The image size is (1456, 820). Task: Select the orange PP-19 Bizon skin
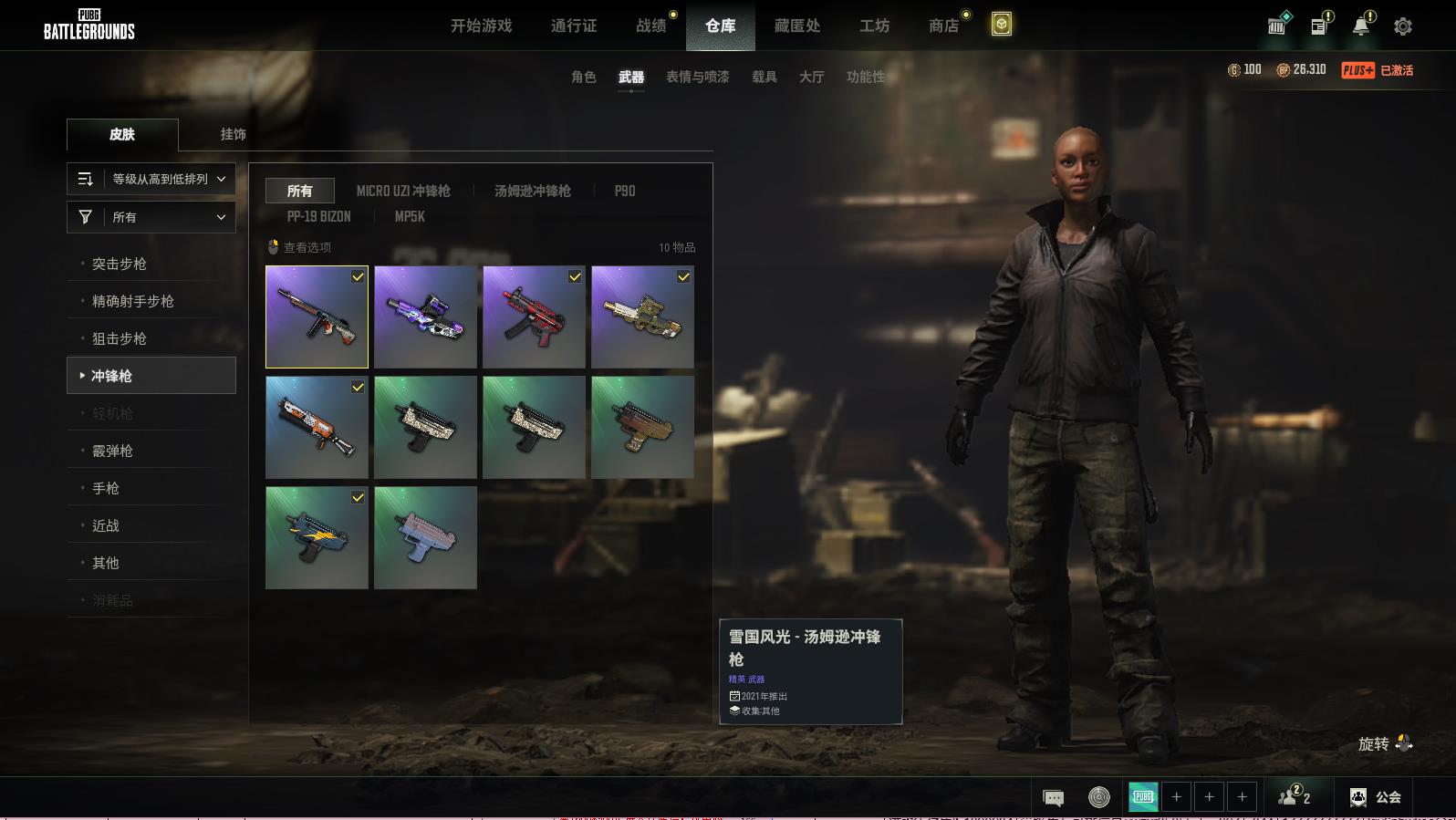coord(317,427)
